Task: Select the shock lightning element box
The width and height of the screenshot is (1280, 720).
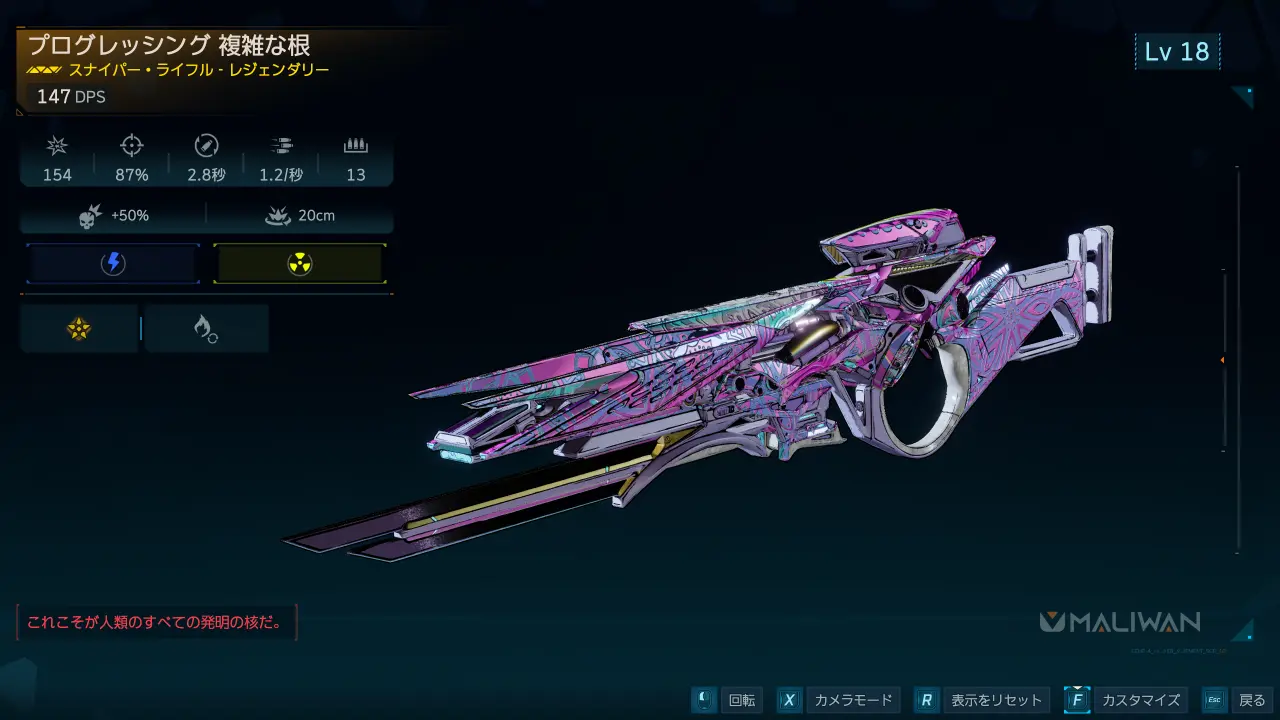Action: click(113, 264)
